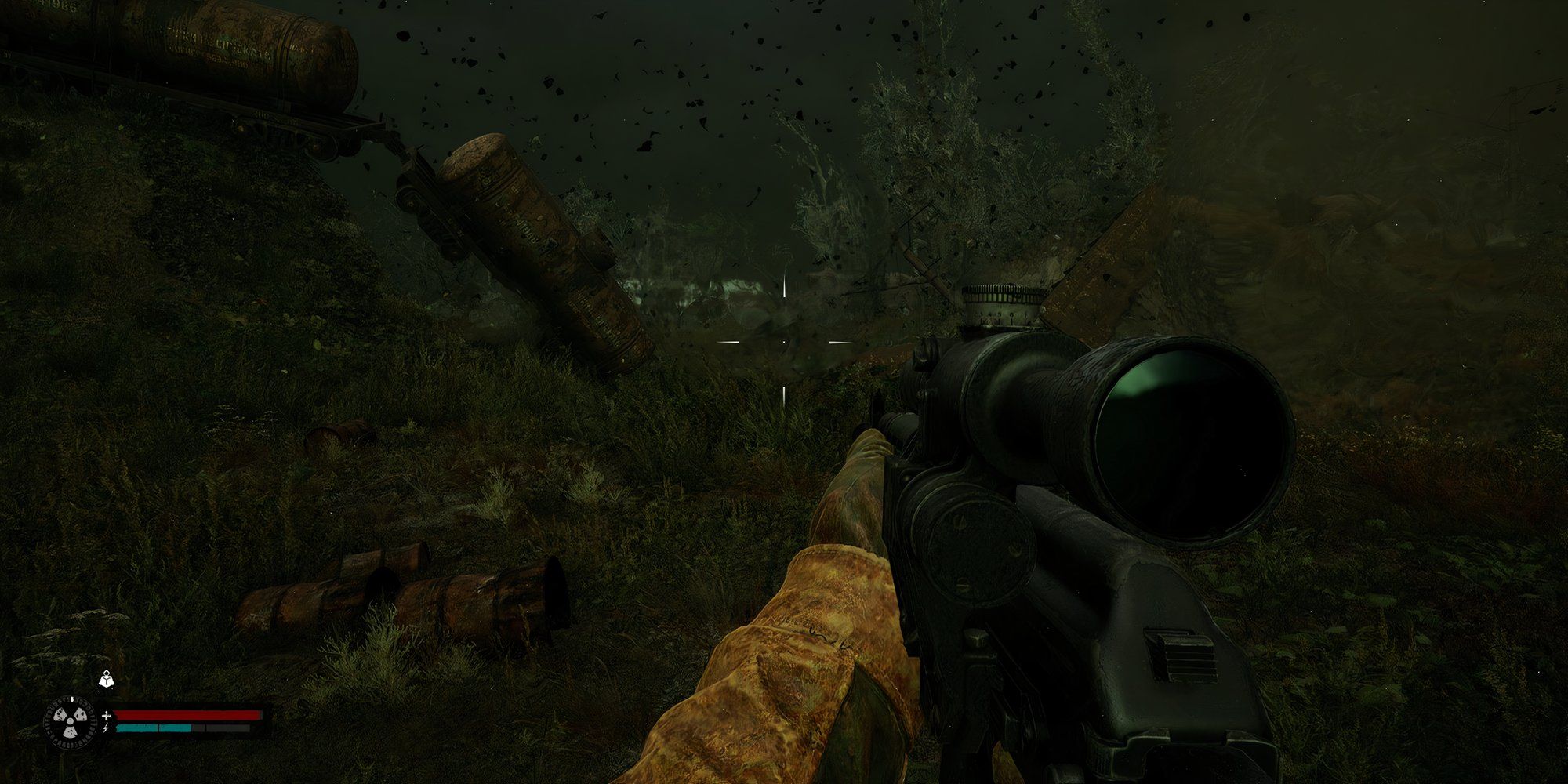This screenshot has height=784, width=1568.
Task: Click the health cross icon
Action: coord(107,716)
